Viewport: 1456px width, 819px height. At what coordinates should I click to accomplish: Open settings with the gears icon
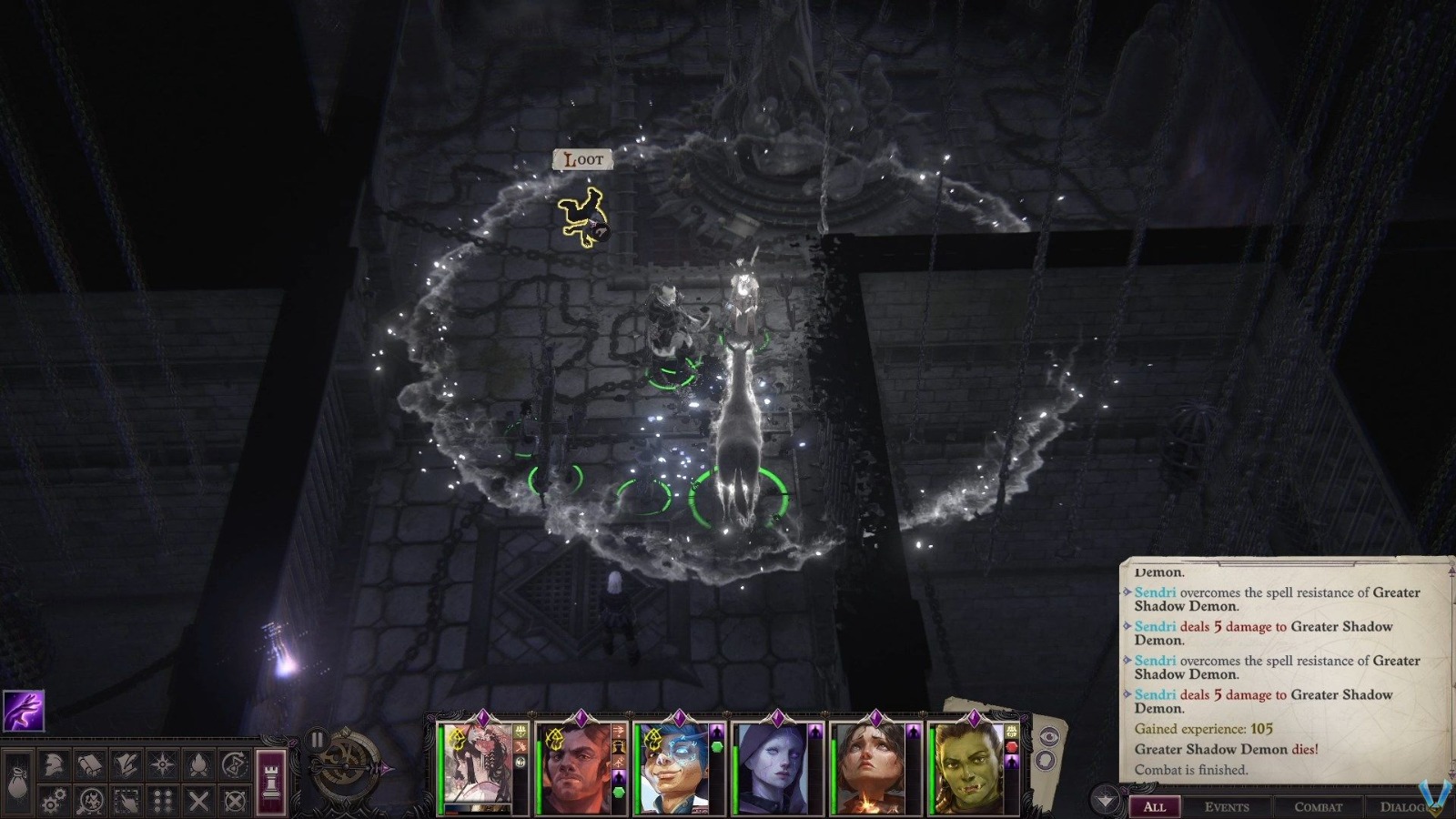(x=53, y=801)
